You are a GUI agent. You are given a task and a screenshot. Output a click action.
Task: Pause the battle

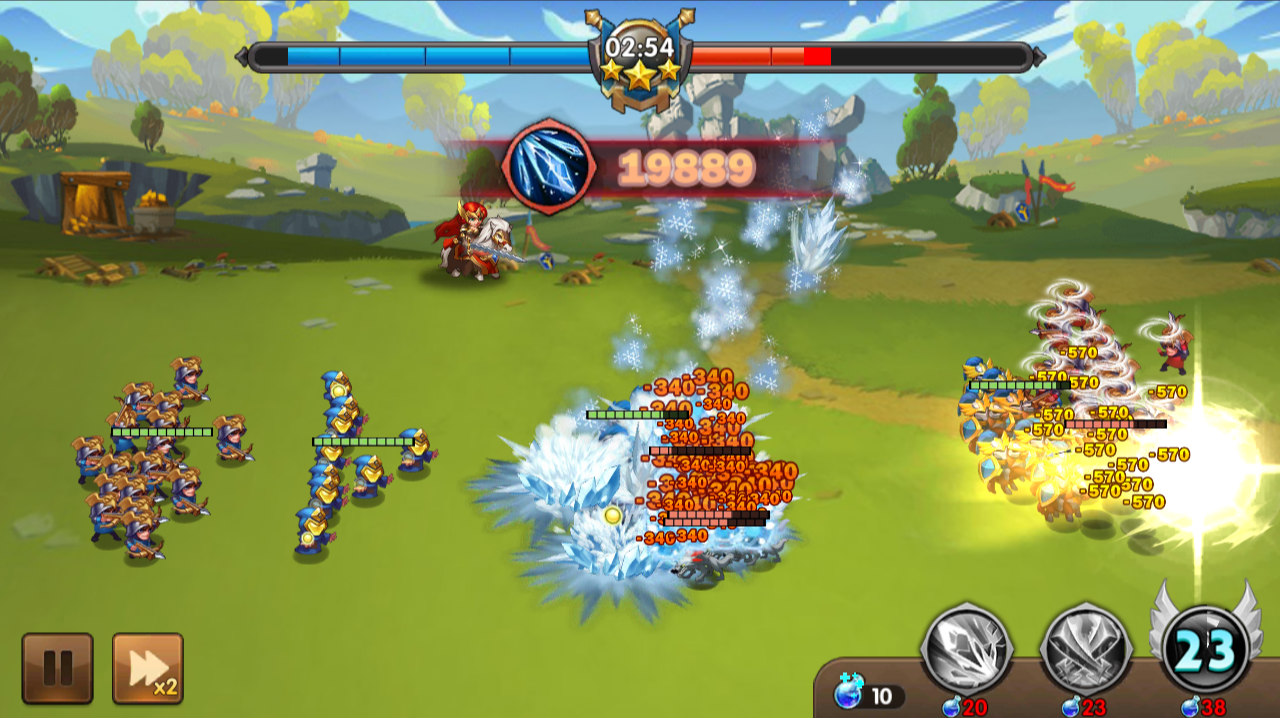coord(57,668)
